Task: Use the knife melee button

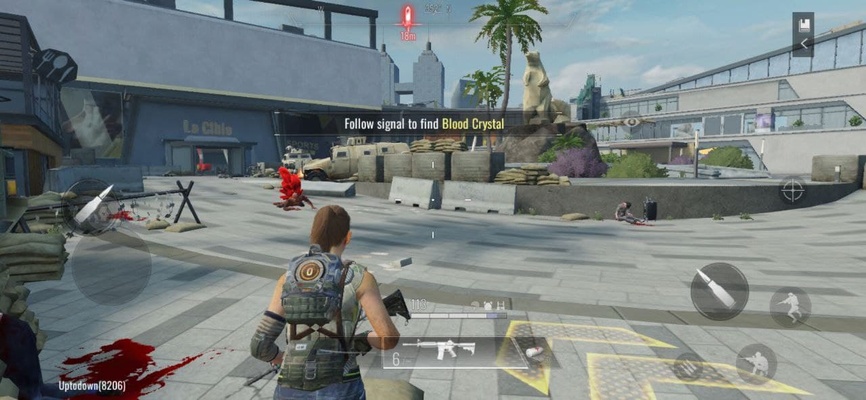Action: [91, 205]
